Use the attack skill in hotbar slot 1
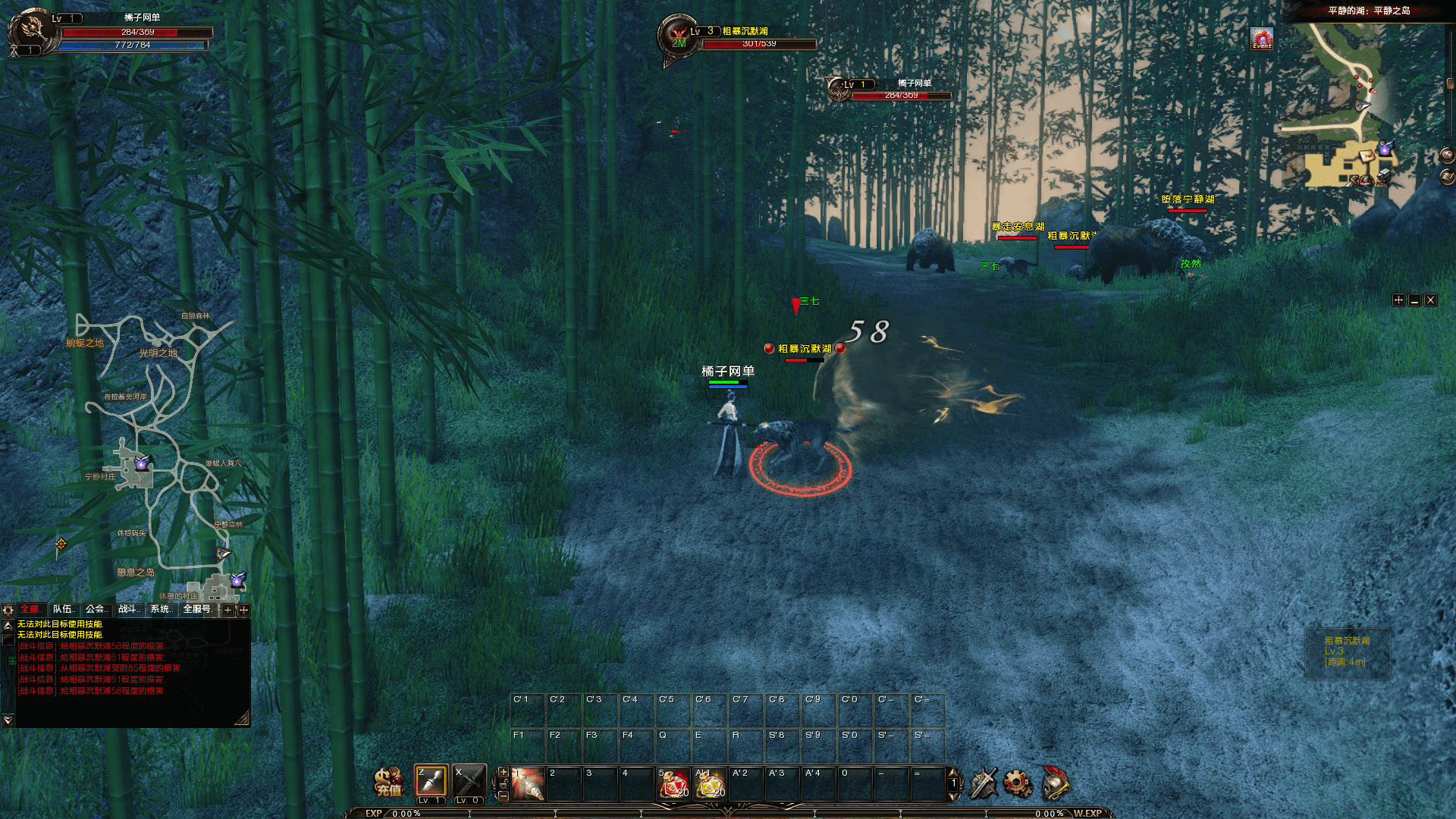The height and width of the screenshot is (819, 1456). coord(528,784)
